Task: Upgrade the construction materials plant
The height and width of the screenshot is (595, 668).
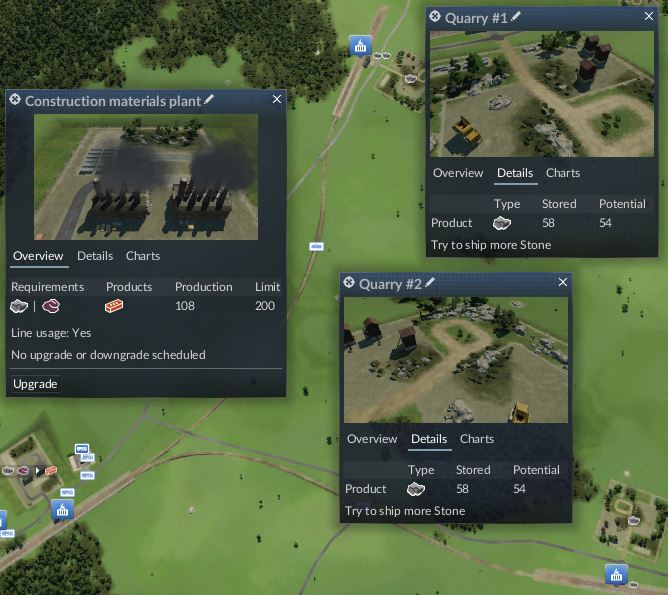Action: tap(35, 384)
